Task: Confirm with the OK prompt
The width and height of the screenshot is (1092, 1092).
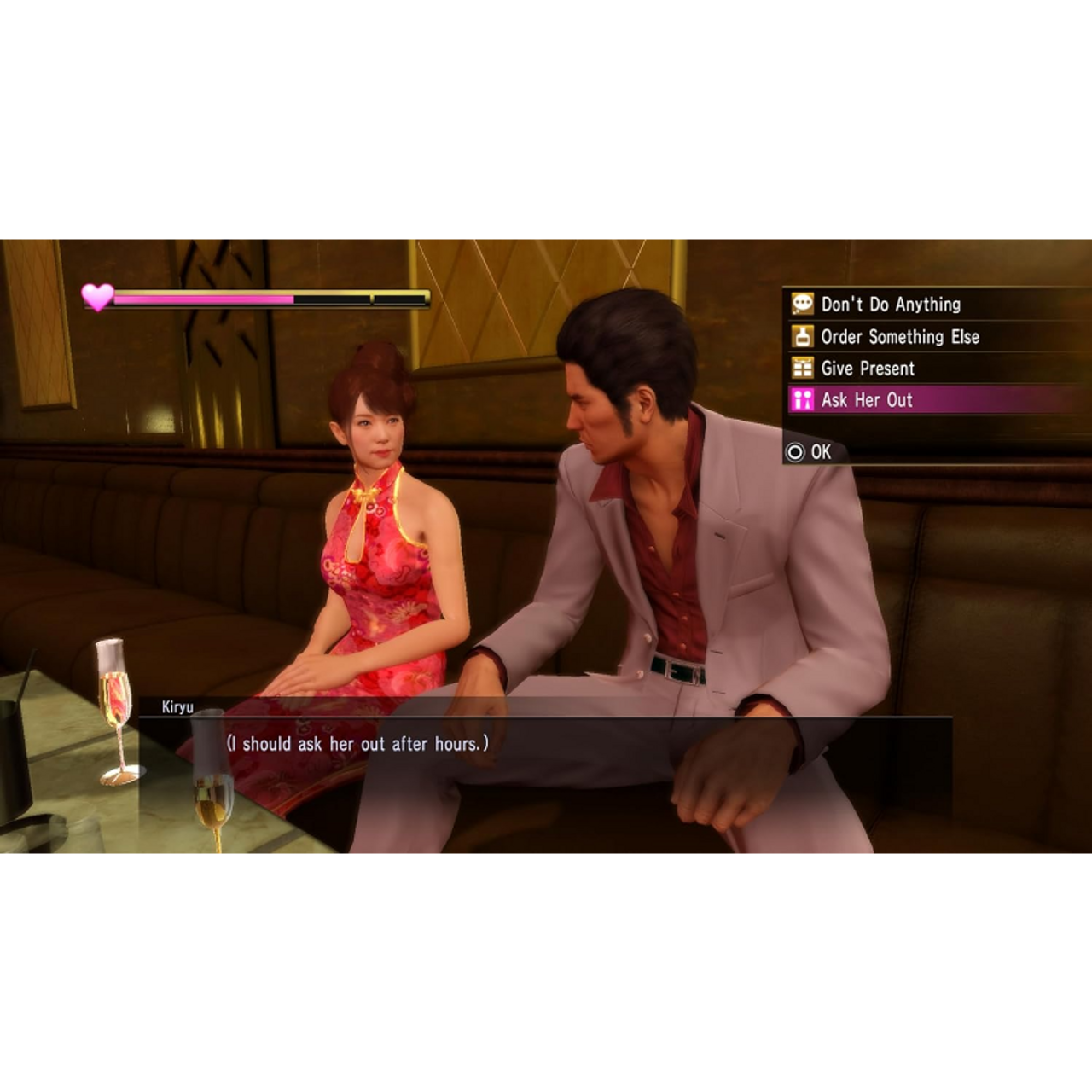Action: (806, 453)
